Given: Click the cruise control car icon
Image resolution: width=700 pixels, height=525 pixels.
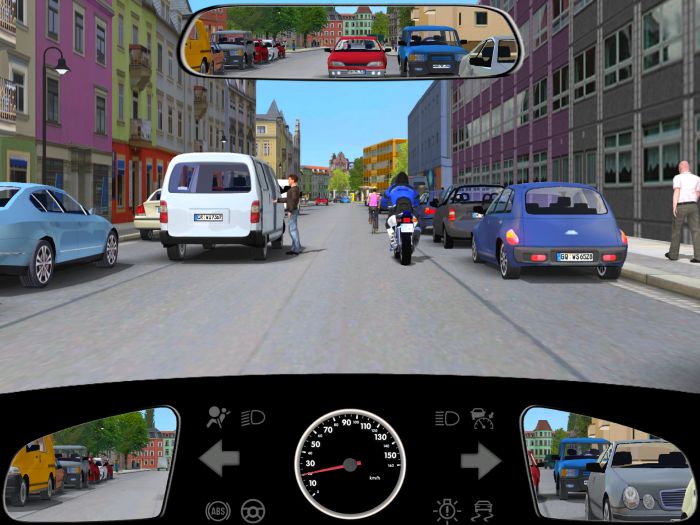Looking at the screenshot, I should pyautogui.click(x=483, y=417).
